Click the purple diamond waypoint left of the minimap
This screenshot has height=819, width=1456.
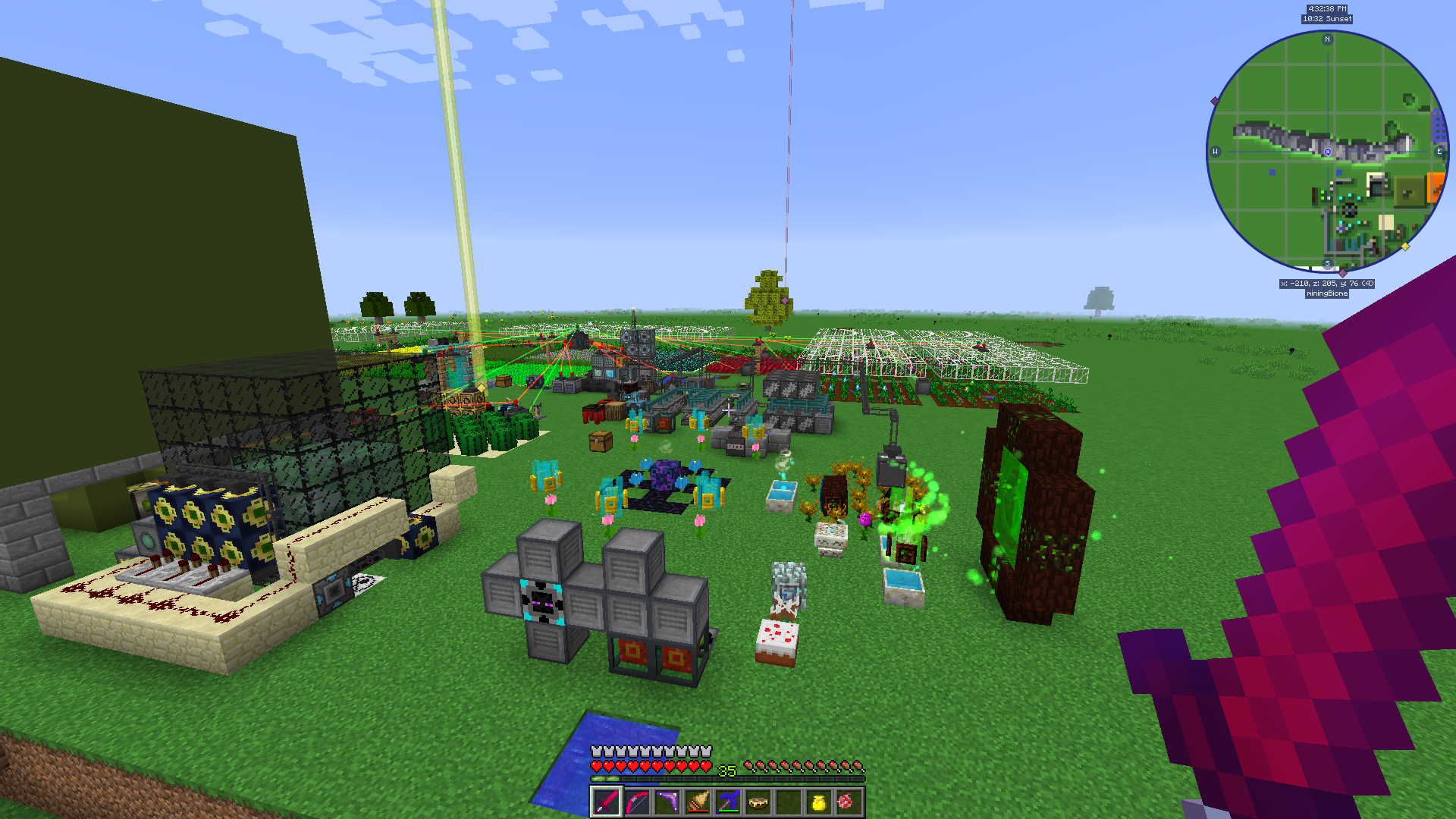[1215, 99]
